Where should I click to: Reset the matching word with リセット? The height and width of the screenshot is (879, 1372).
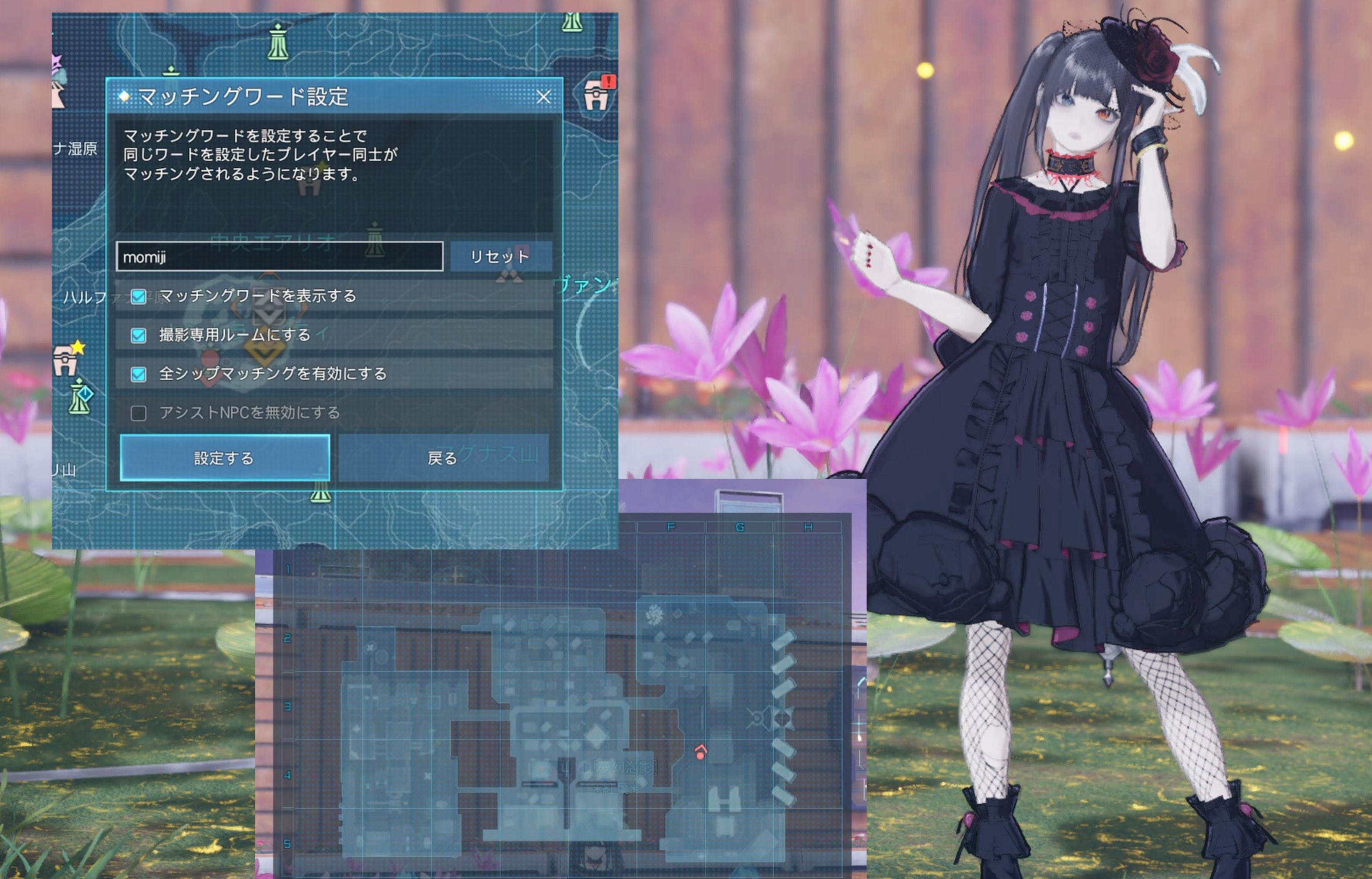point(500,257)
